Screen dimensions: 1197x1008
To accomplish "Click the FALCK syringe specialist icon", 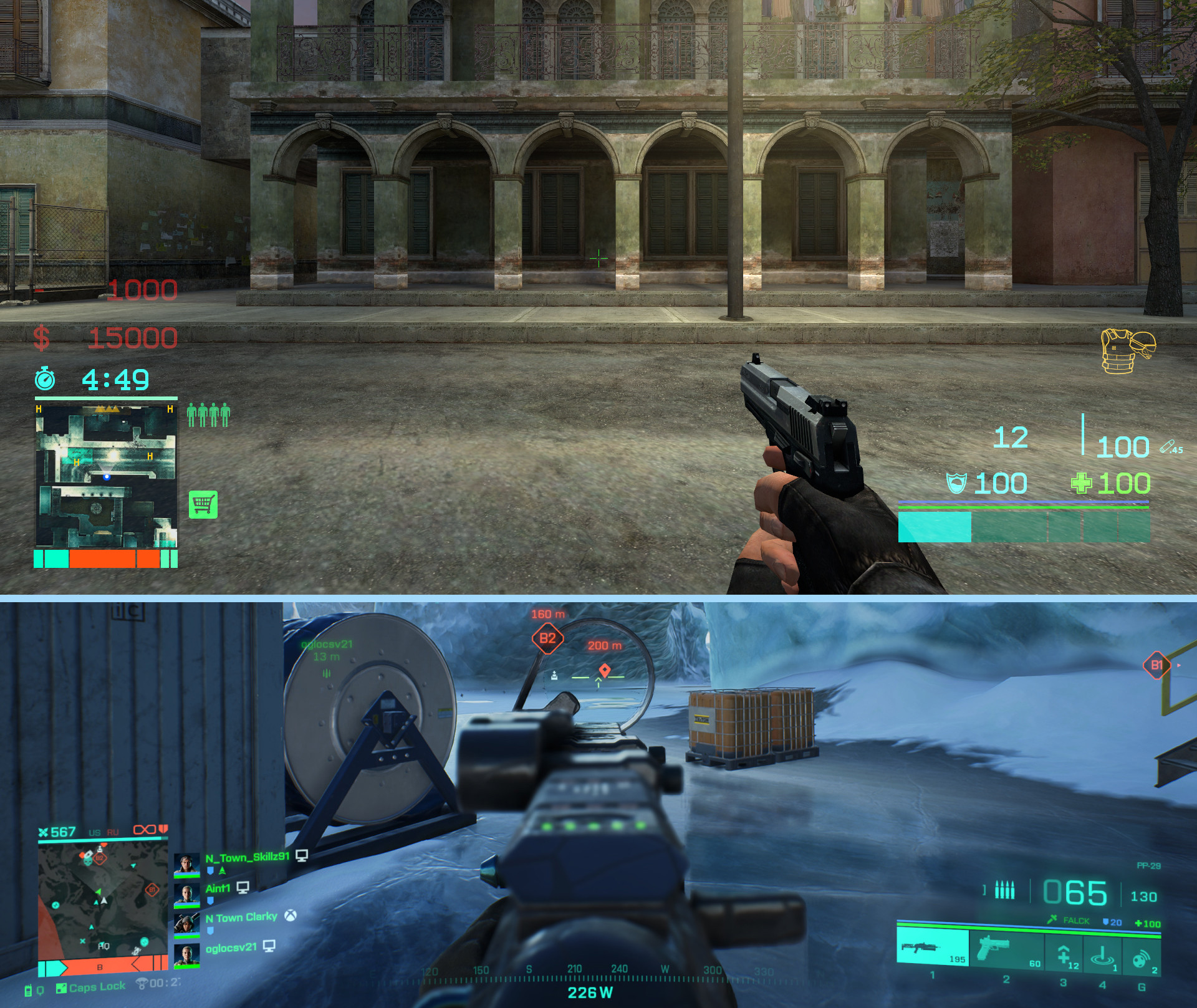I will 1052,920.
